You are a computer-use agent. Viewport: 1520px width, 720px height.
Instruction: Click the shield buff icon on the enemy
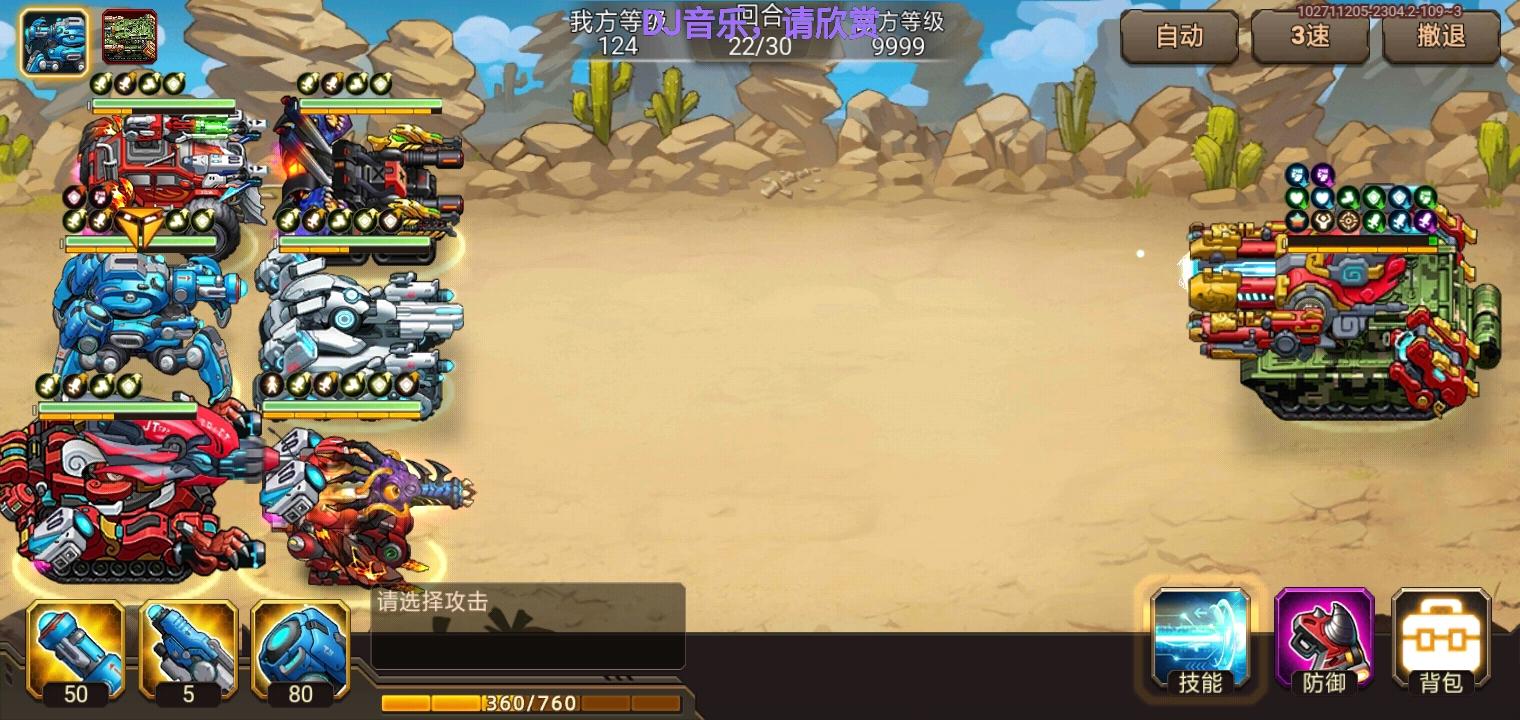coord(1374,197)
